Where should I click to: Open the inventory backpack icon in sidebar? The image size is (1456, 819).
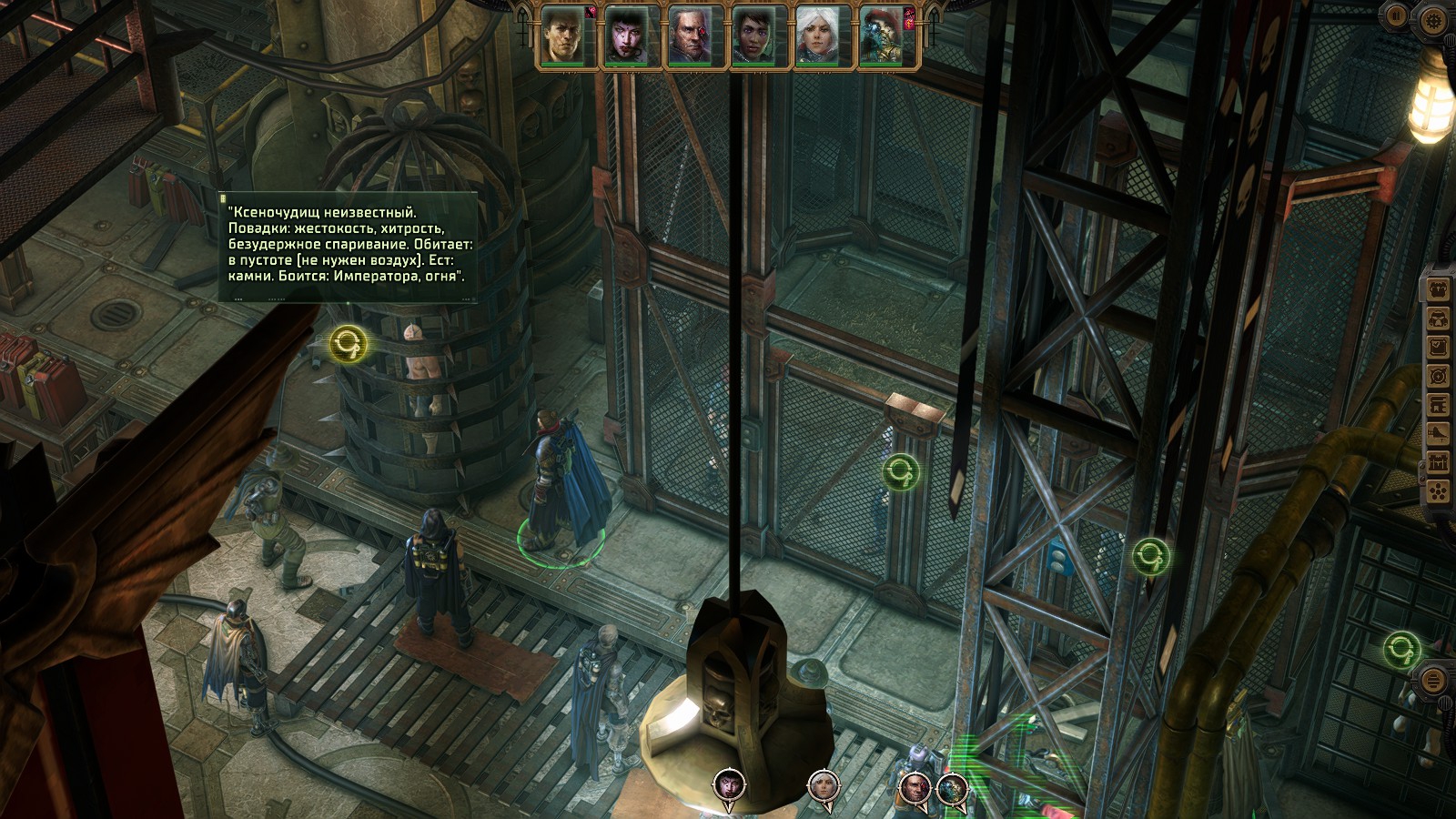point(1438,290)
